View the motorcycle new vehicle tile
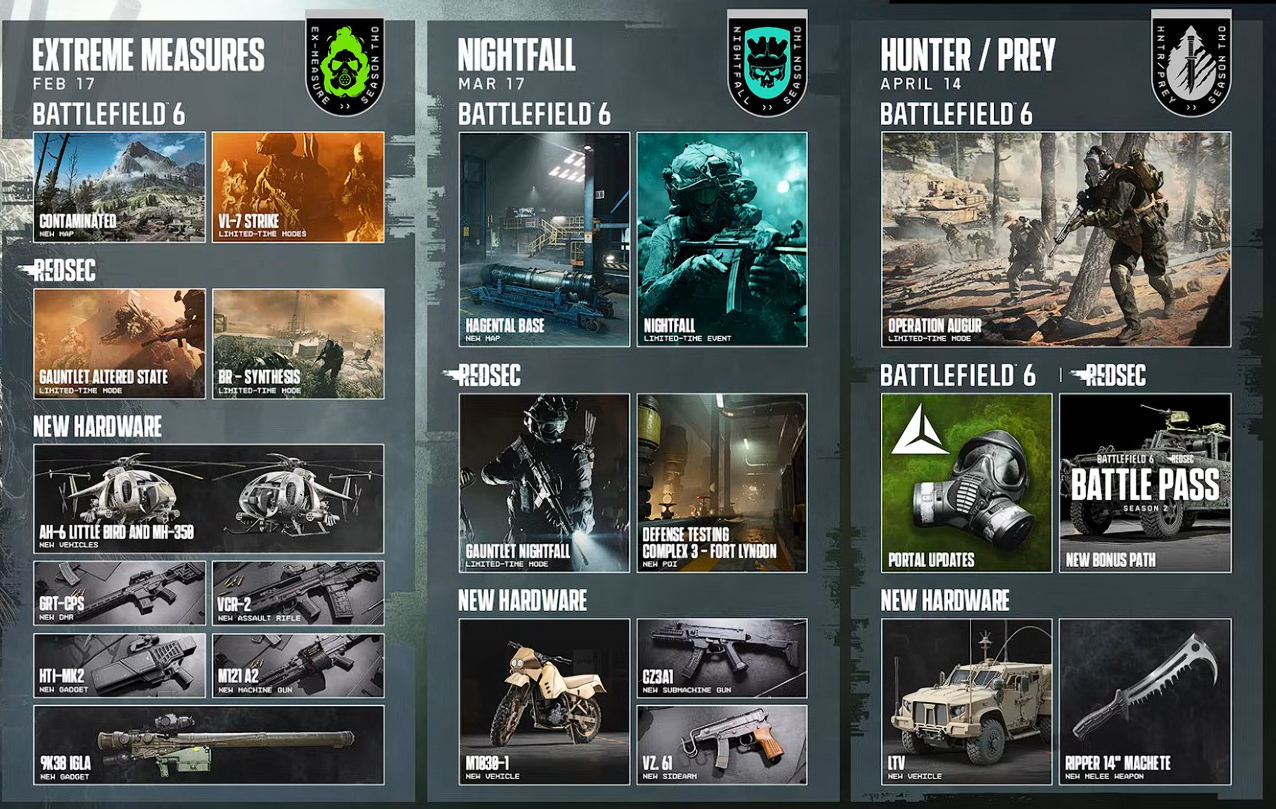 tap(545, 701)
